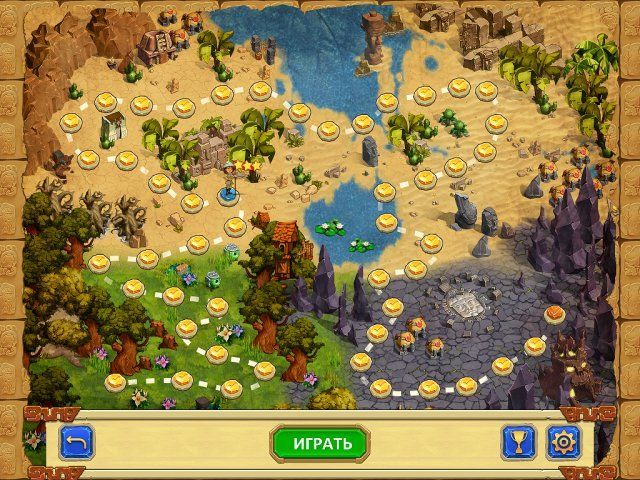Viewport: 640px width, 480px height.
Task: Open the gear settings menu
Action: pyautogui.click(x=562, y=442)
